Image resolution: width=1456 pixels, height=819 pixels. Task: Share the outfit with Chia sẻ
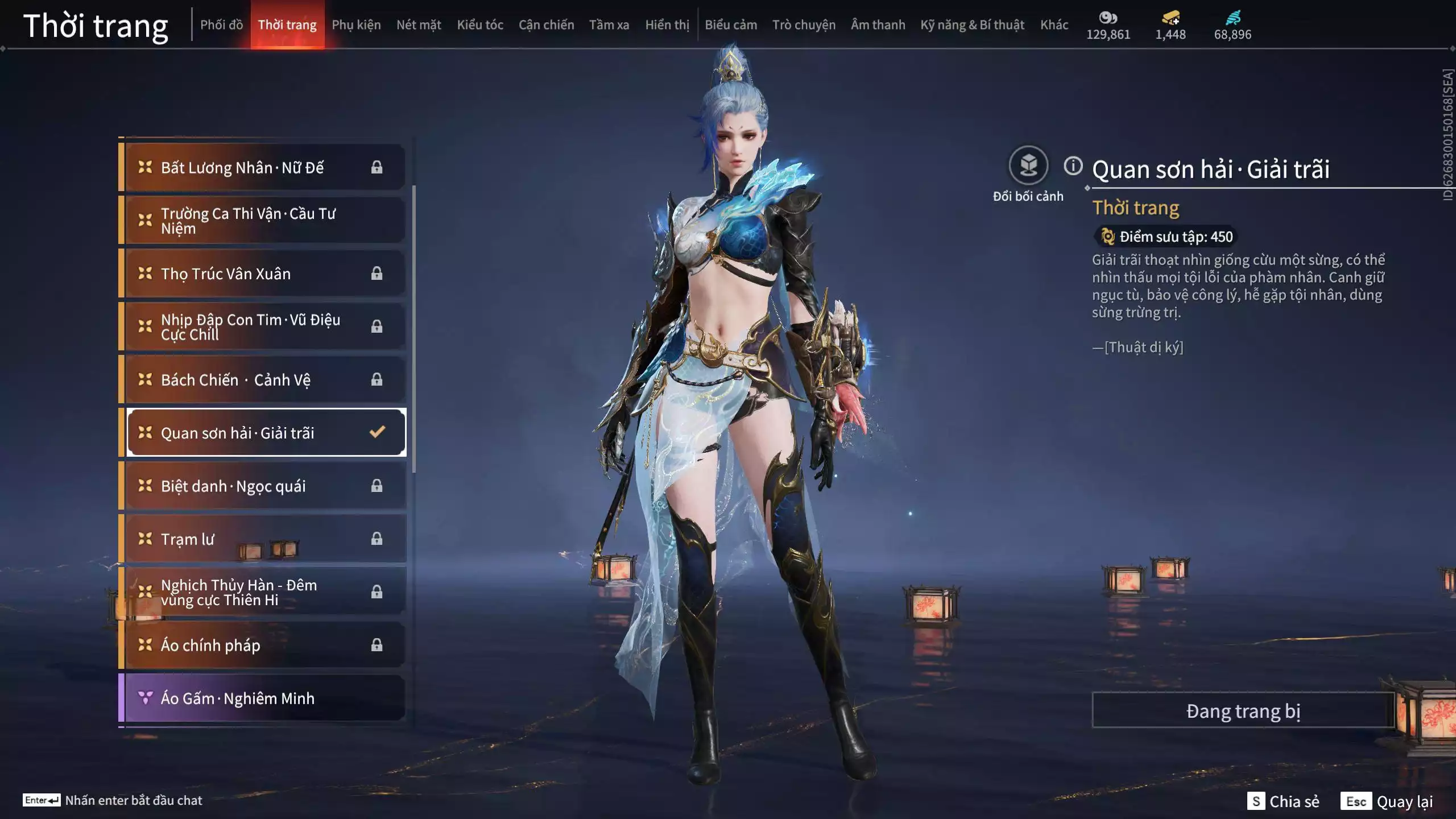(x=1284, y=801)
